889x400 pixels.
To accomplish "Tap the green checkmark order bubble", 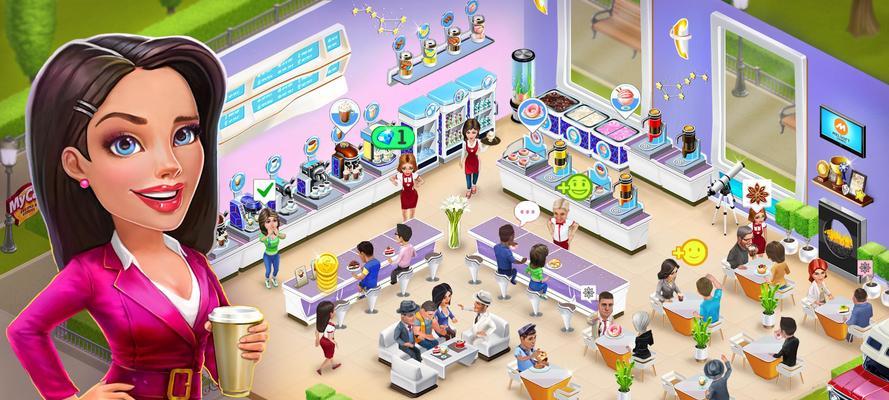I will click(x=265, y=188).
